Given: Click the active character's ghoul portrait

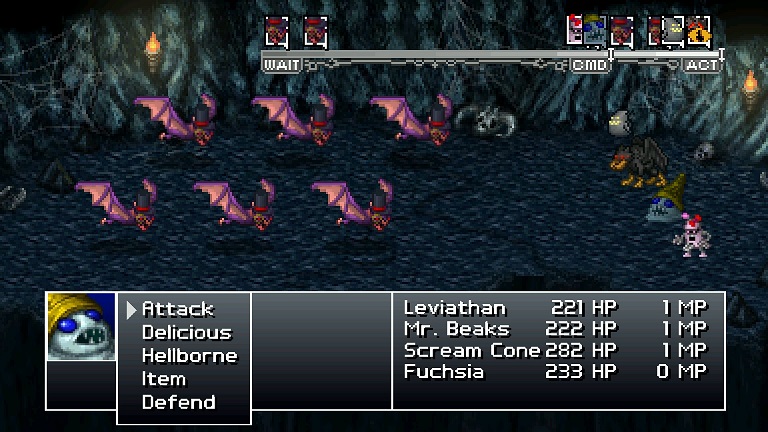Looking at the screenshot, I should coord(81,327).
